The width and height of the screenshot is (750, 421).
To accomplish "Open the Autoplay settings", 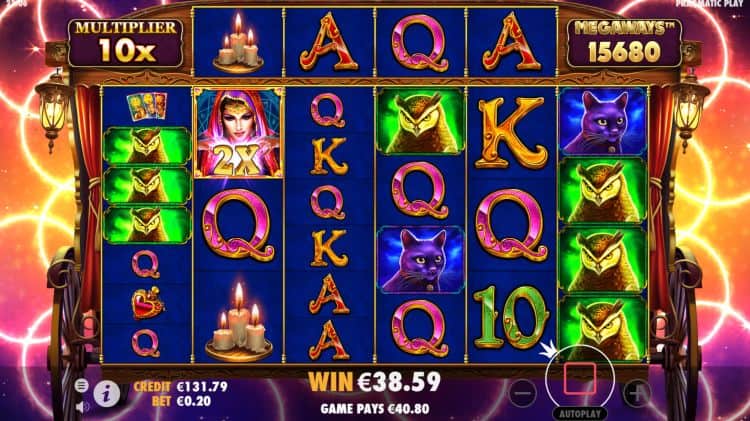I will [x=579, y=412].
